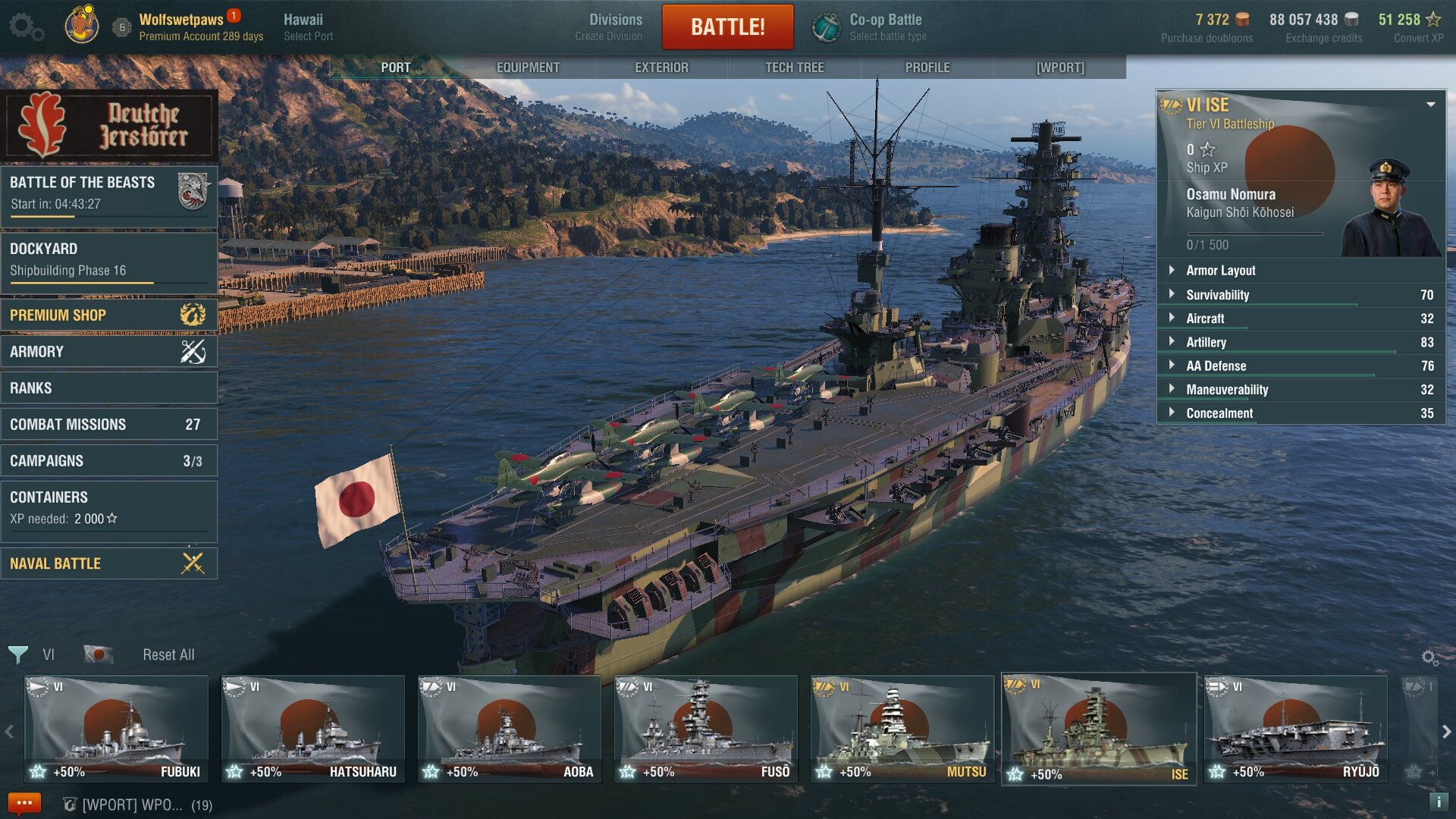The width and height of the screenshot is (1456, 819).
Task: Change the Hawaii port selection
Action: (x=307, y=27)
